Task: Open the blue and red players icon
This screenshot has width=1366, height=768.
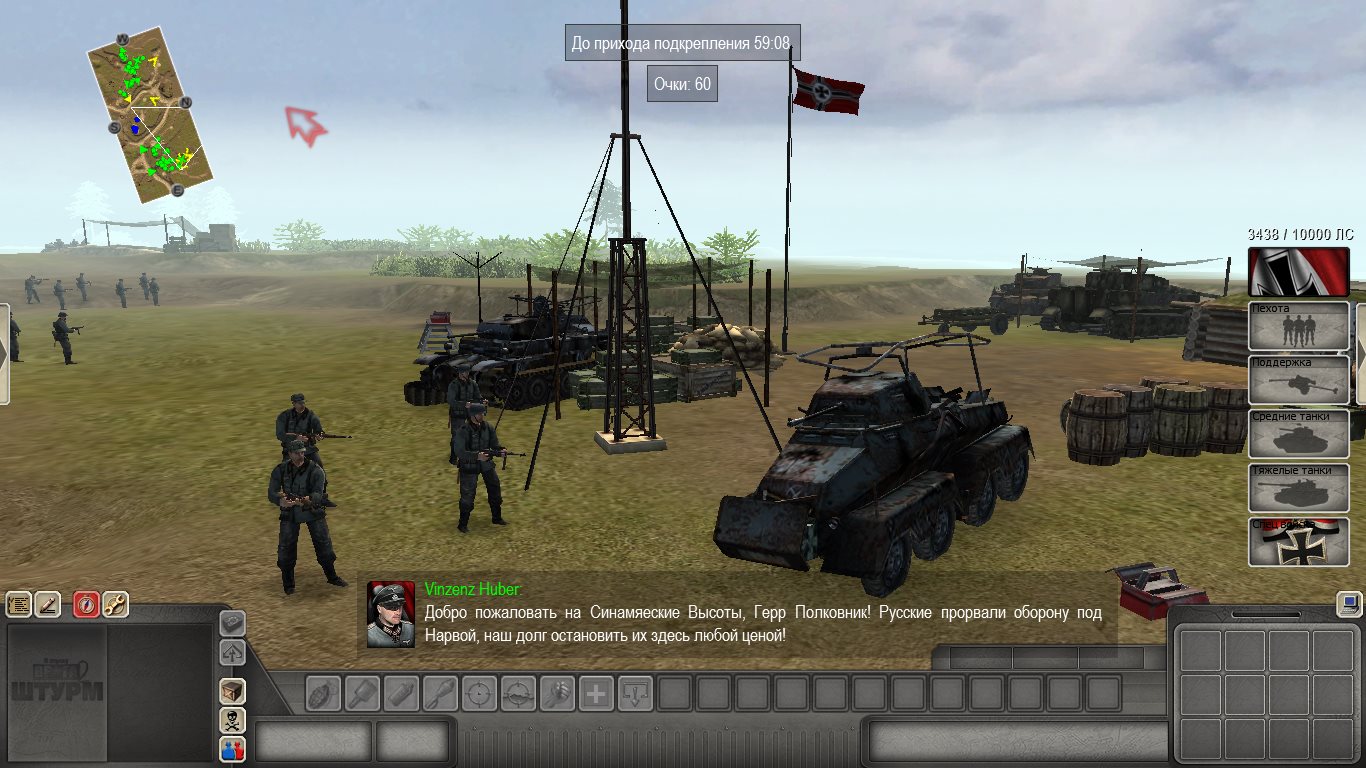Action: click(x=232, y=749)
